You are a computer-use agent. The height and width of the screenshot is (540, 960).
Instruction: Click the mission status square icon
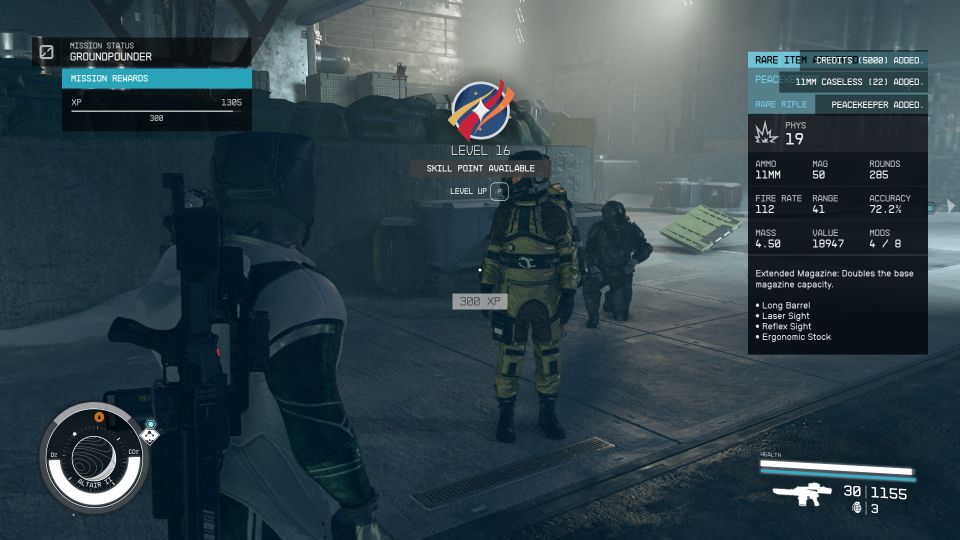coord(47,51)
